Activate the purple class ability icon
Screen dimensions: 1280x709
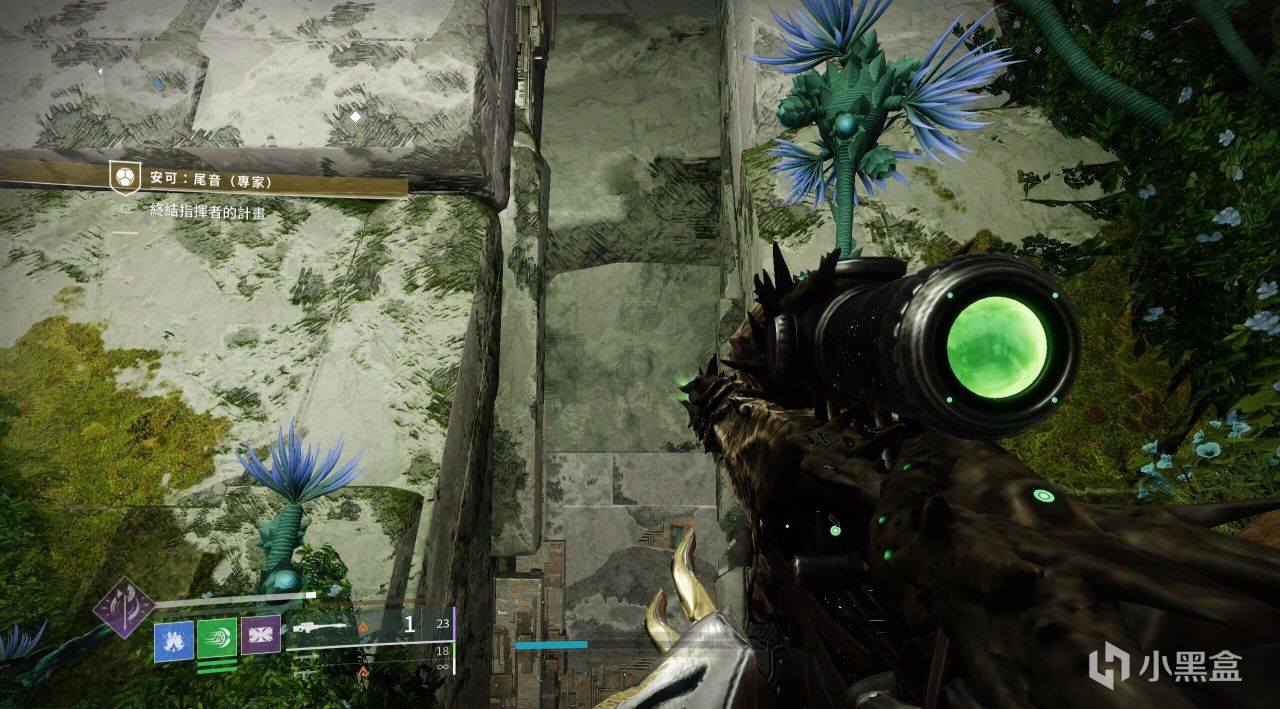[x=260, y=635]
